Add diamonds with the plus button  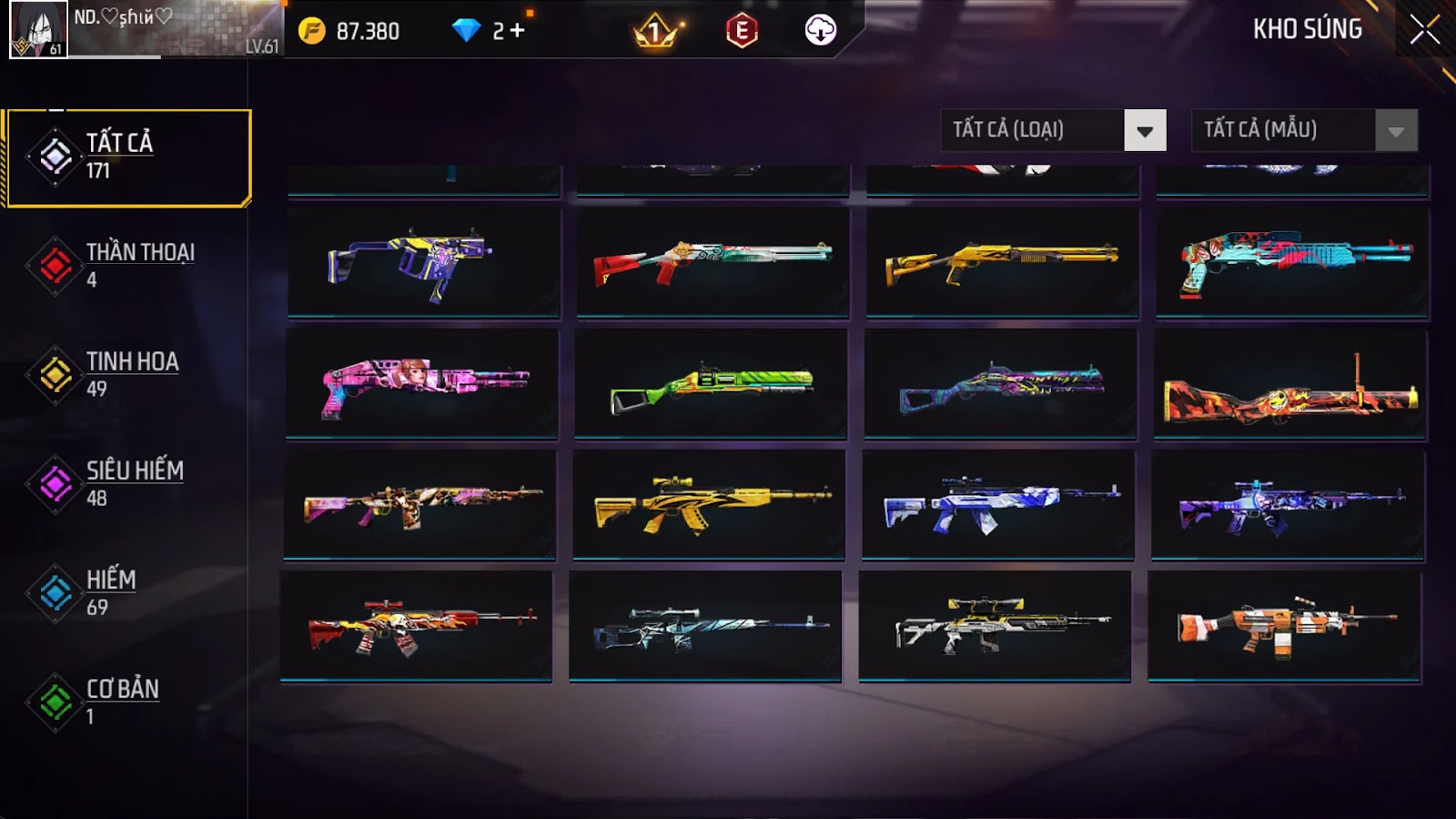(x=517, y=31)
